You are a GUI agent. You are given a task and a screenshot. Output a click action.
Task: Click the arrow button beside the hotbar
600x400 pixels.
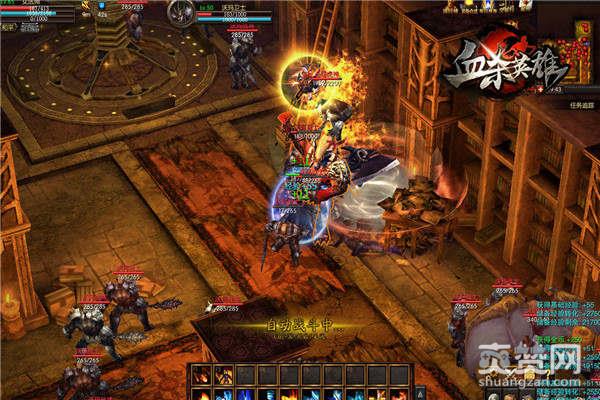(420, 393)
